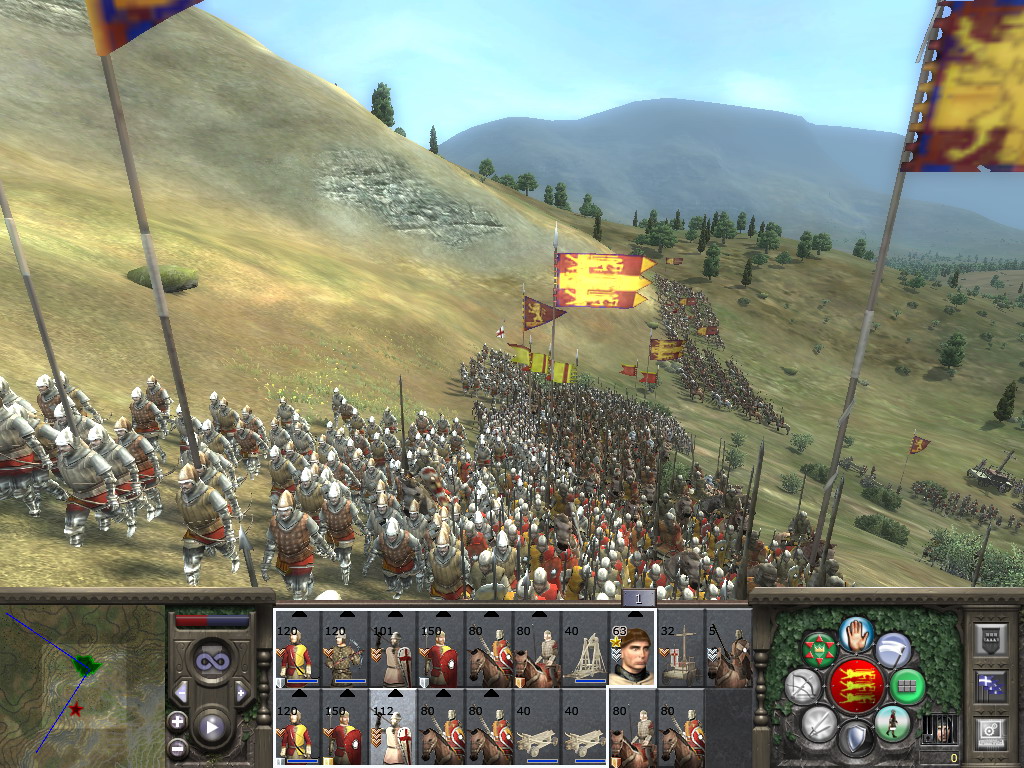The image size is (1024, 768).
Task: Click the red three-lions faction emblem
Action: (x=856, y=685)
